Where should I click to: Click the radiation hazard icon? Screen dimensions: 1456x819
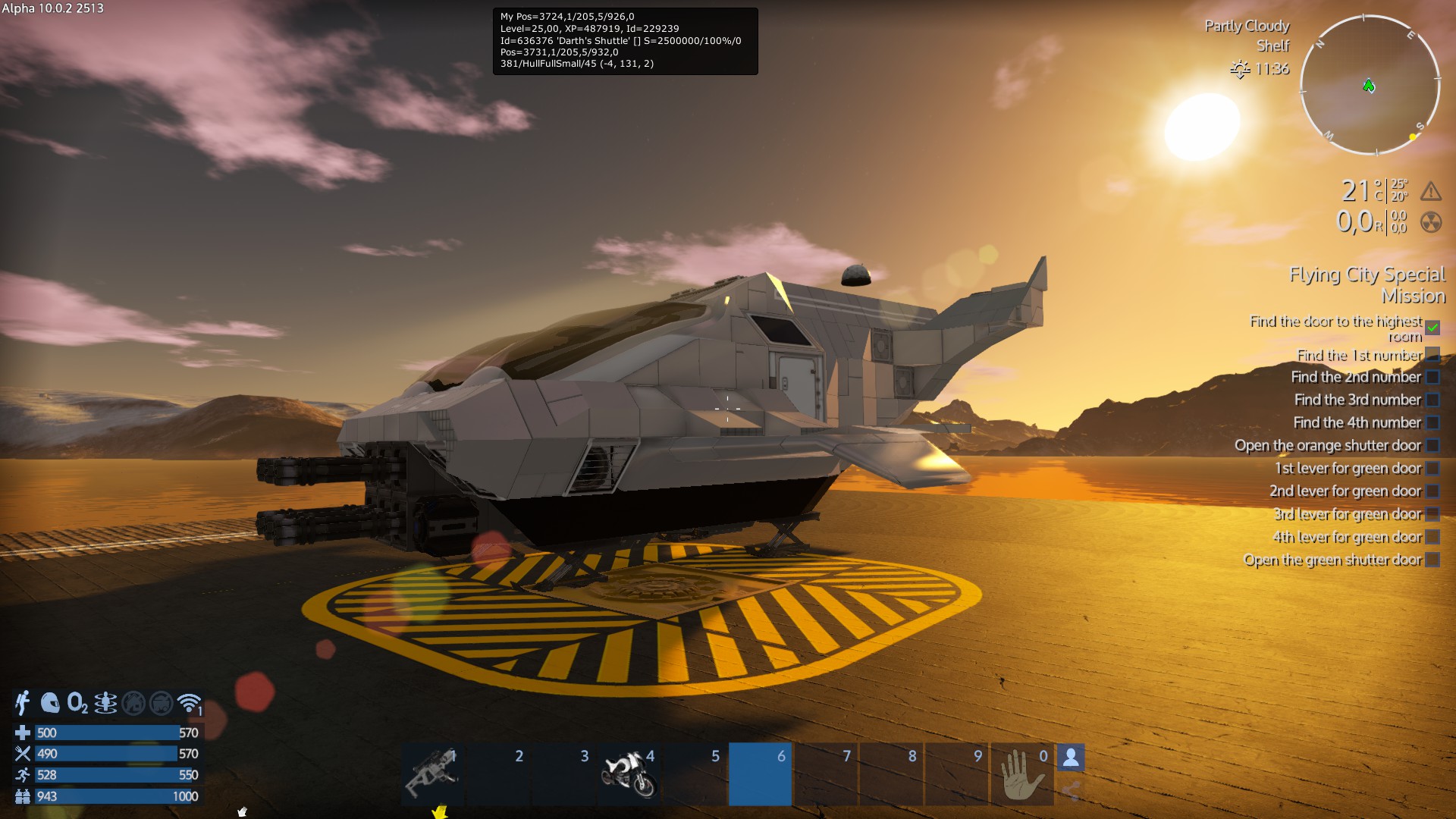(x=1431, y=222)
